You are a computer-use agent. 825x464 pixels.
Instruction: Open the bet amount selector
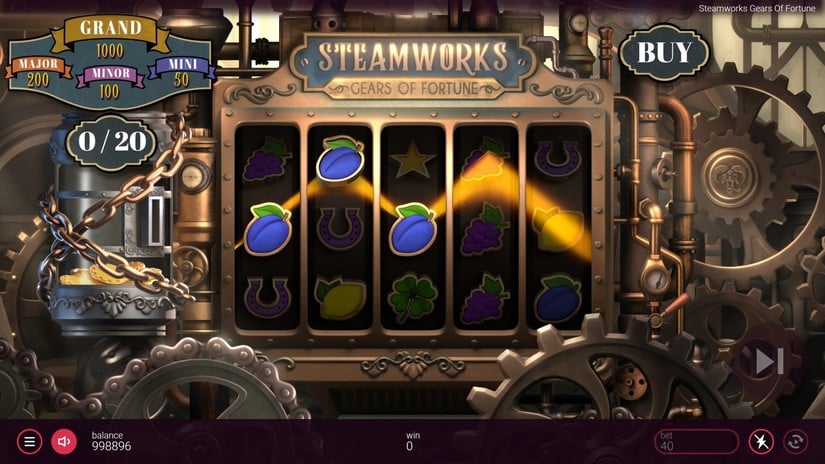click(695, 441)
